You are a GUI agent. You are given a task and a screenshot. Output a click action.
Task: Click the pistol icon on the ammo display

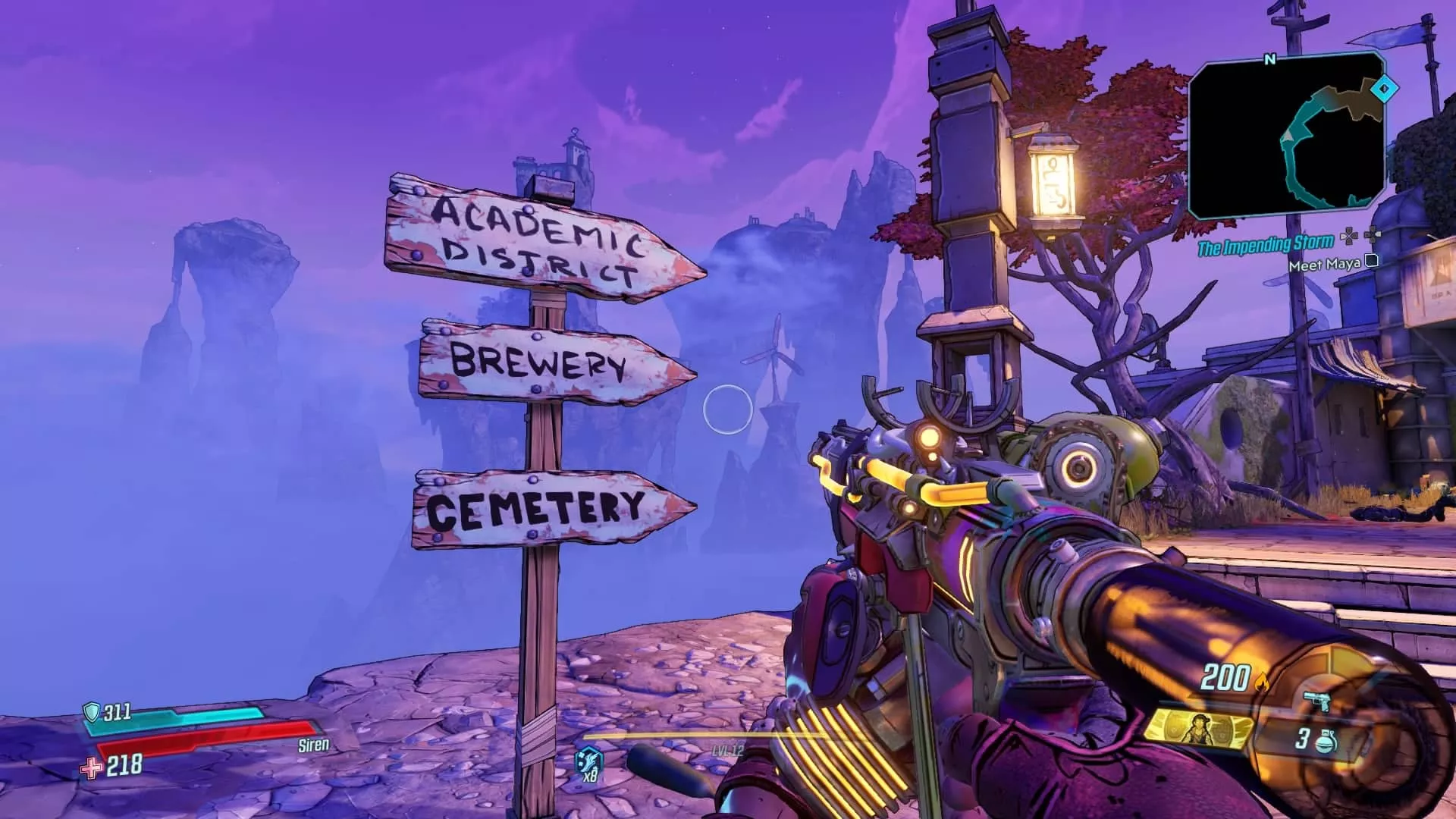(1316, 702)
